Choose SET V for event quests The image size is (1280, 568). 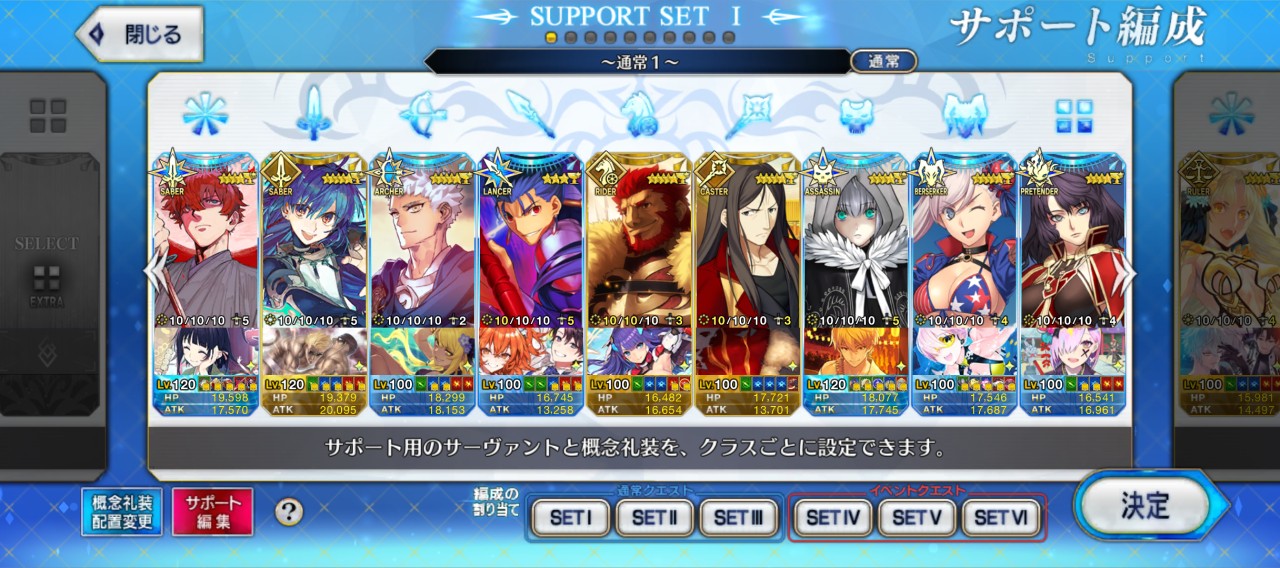click(x=917, y=518)
